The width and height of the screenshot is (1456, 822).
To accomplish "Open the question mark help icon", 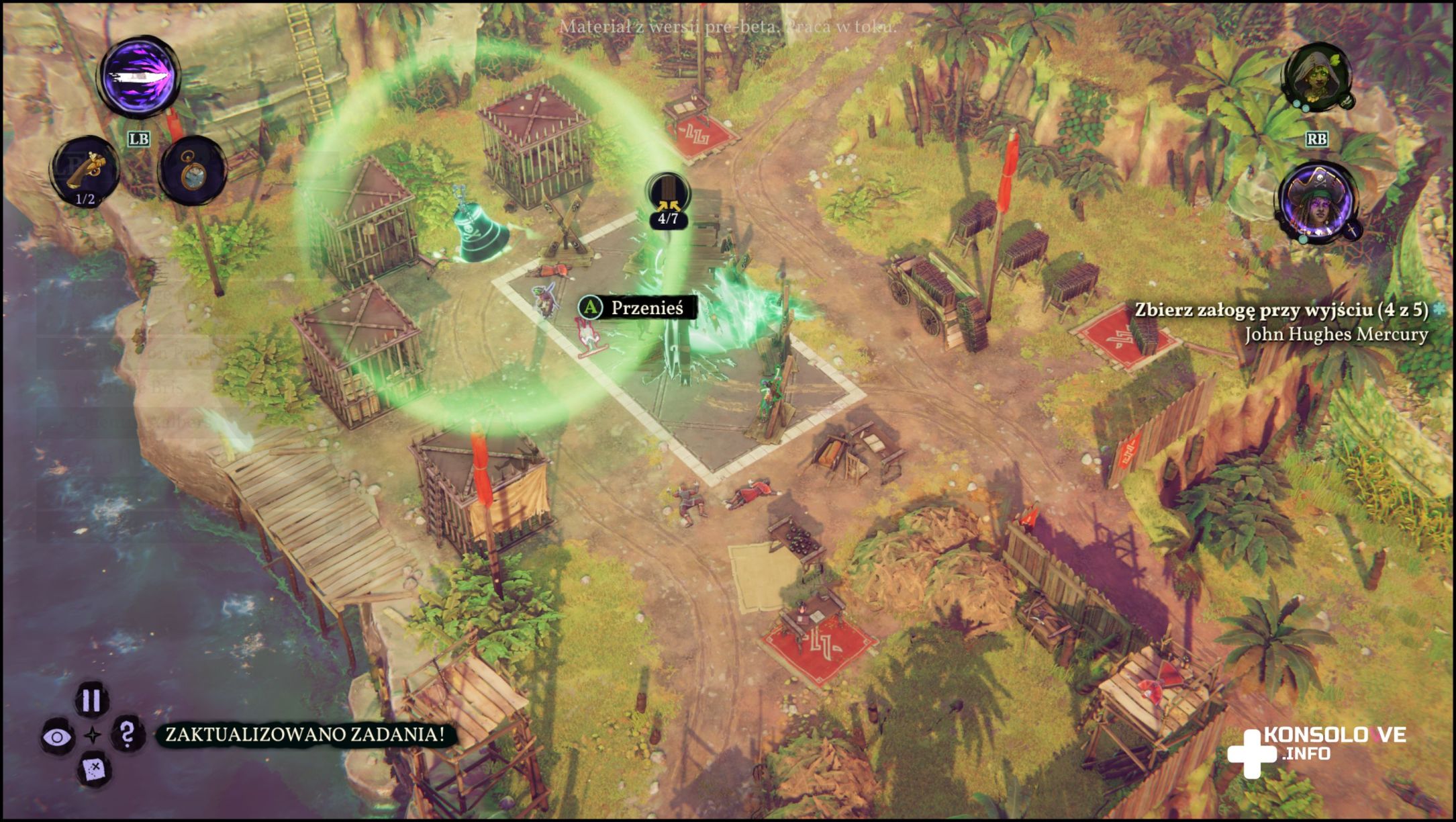I will pos(127,734).
